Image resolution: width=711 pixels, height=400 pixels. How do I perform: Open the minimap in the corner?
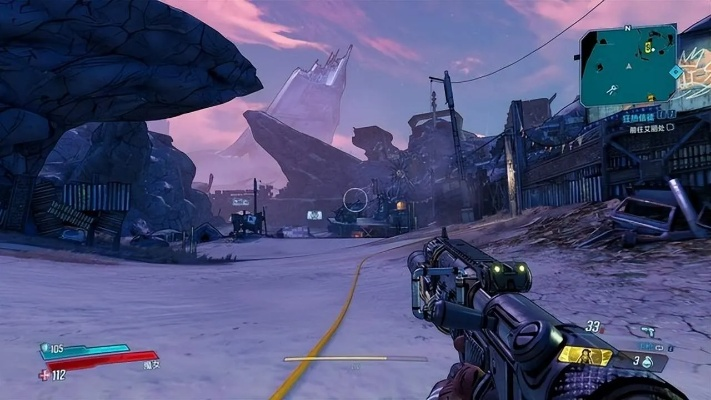628,66
